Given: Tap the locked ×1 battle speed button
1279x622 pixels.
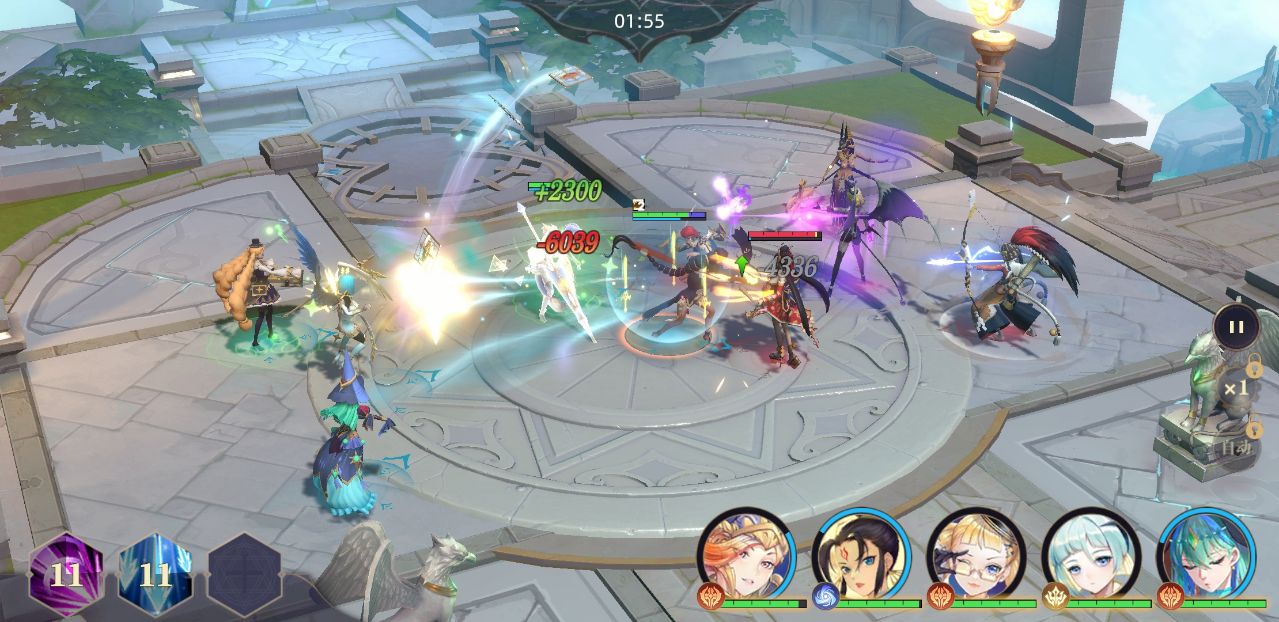Looking at the screenshot, I should (1236, 388).
